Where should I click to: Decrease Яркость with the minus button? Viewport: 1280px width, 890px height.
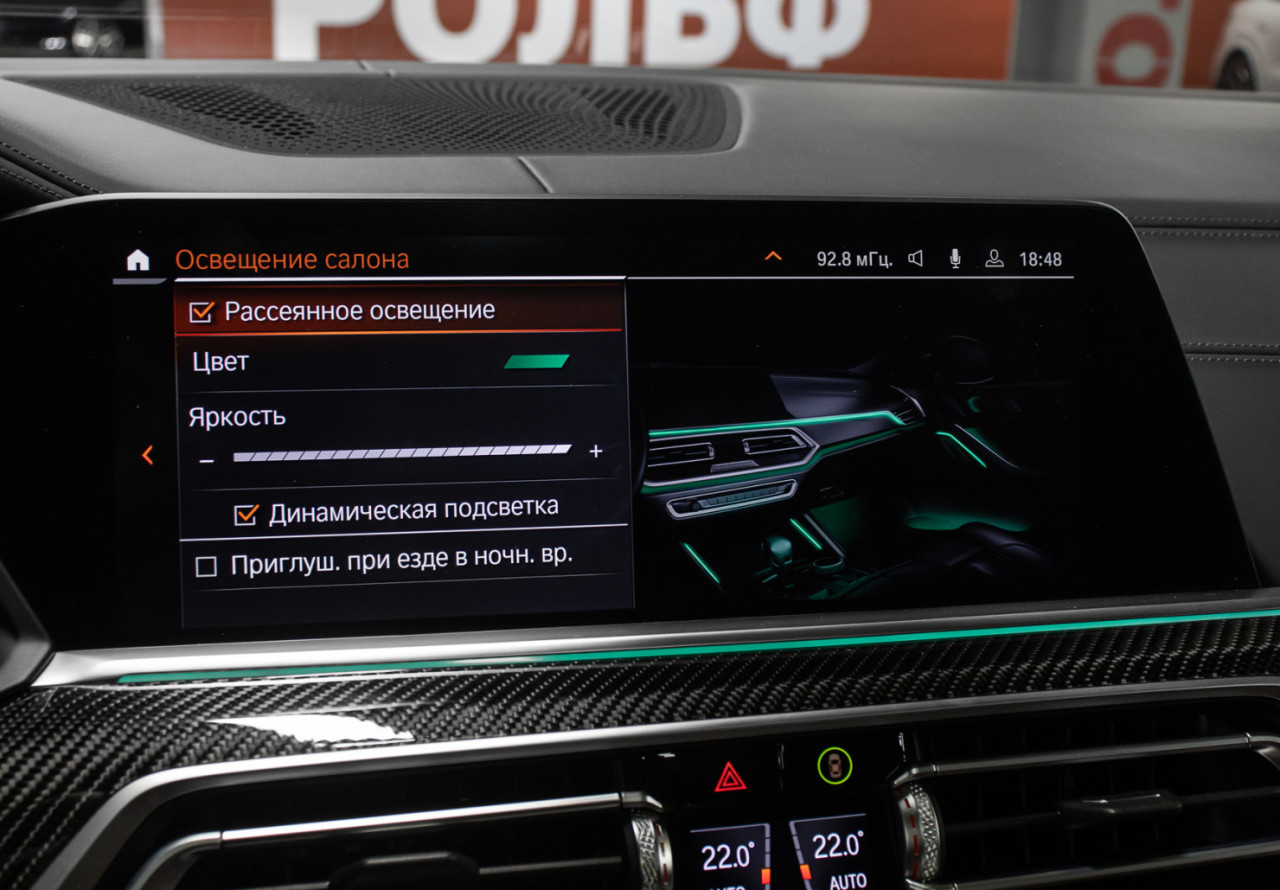click(x=207, y=459)
